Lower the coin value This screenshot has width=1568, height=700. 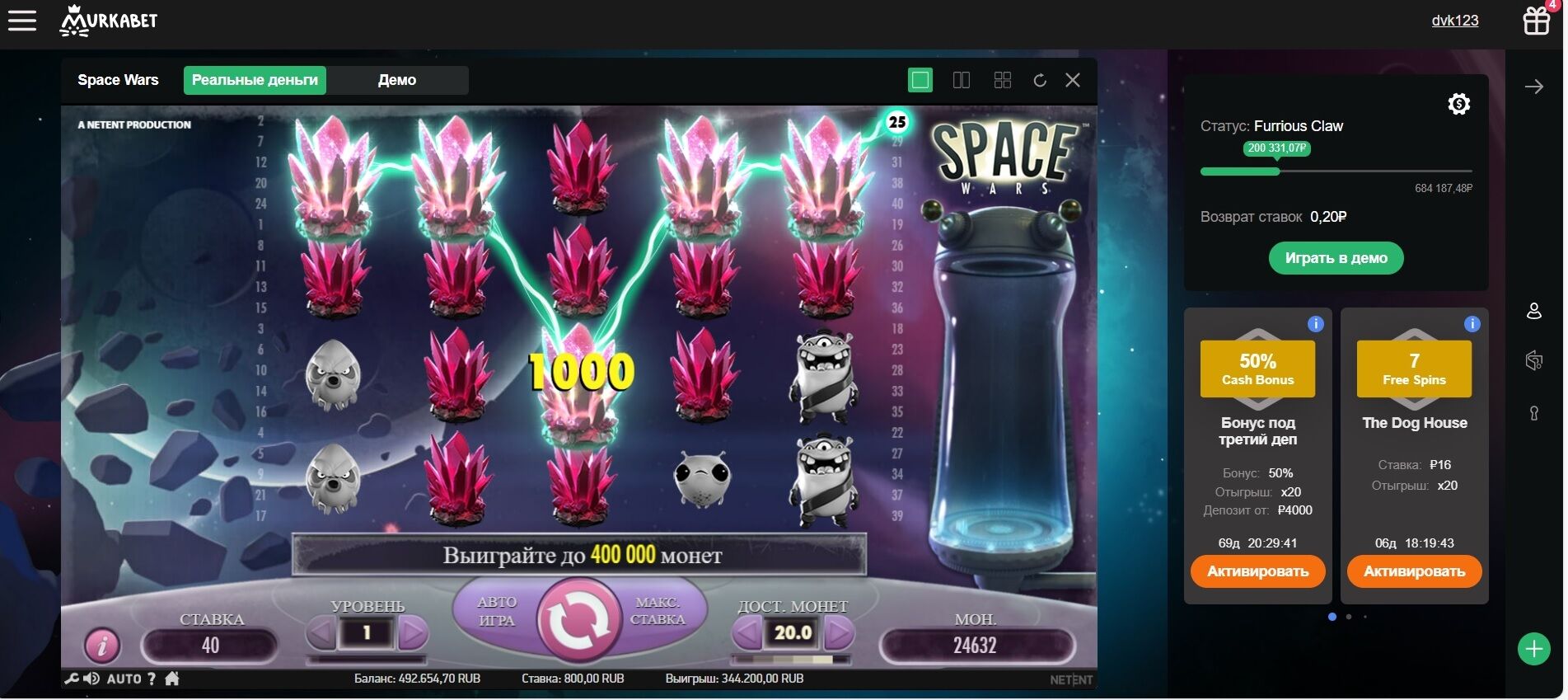click(747, 633)
